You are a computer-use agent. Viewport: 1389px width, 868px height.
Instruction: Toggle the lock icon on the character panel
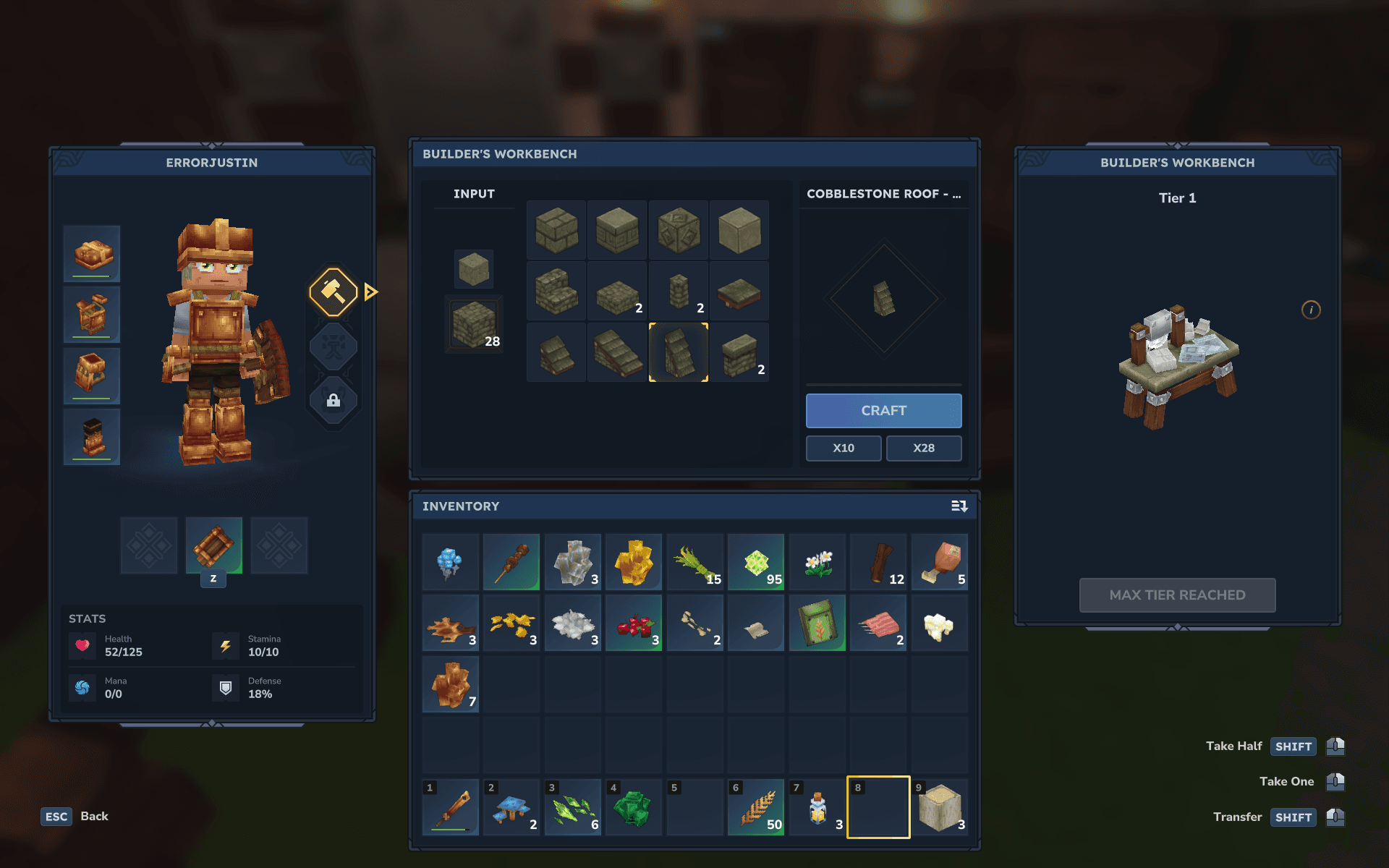(333, 400)
